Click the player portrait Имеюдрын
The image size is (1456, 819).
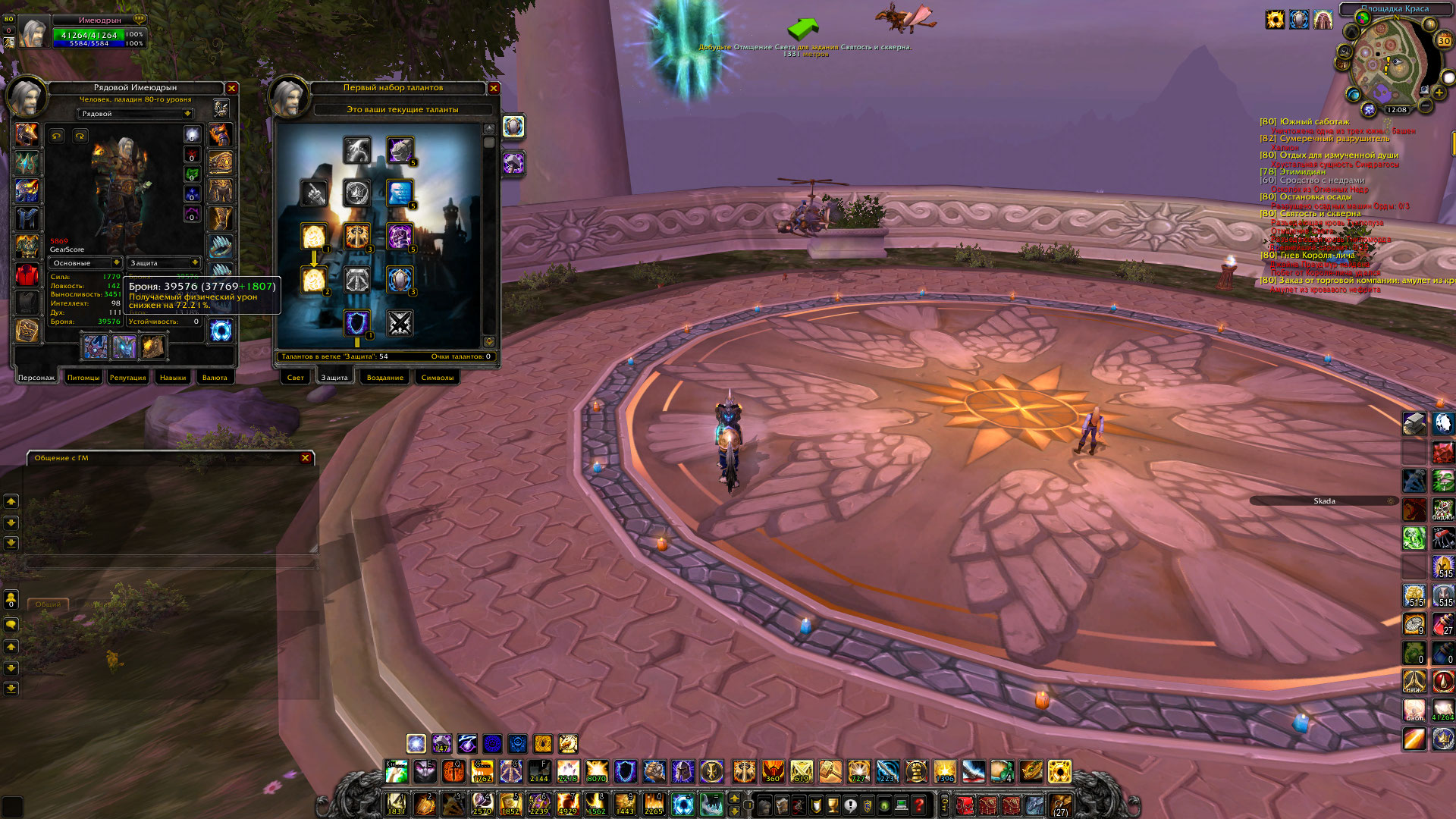pos(33,32)
